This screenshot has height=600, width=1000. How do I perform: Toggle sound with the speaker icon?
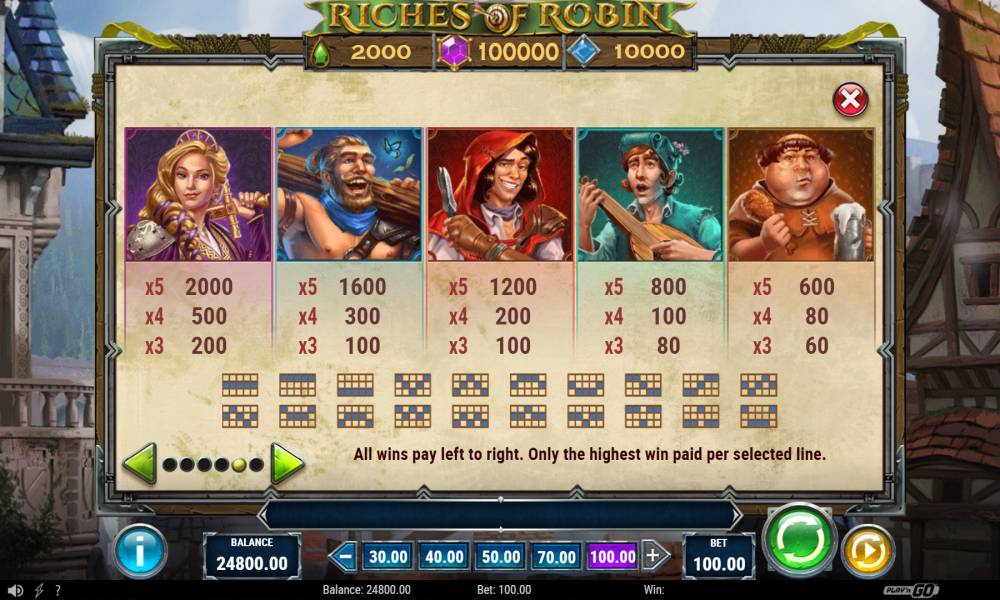click(x=15, y=590)
